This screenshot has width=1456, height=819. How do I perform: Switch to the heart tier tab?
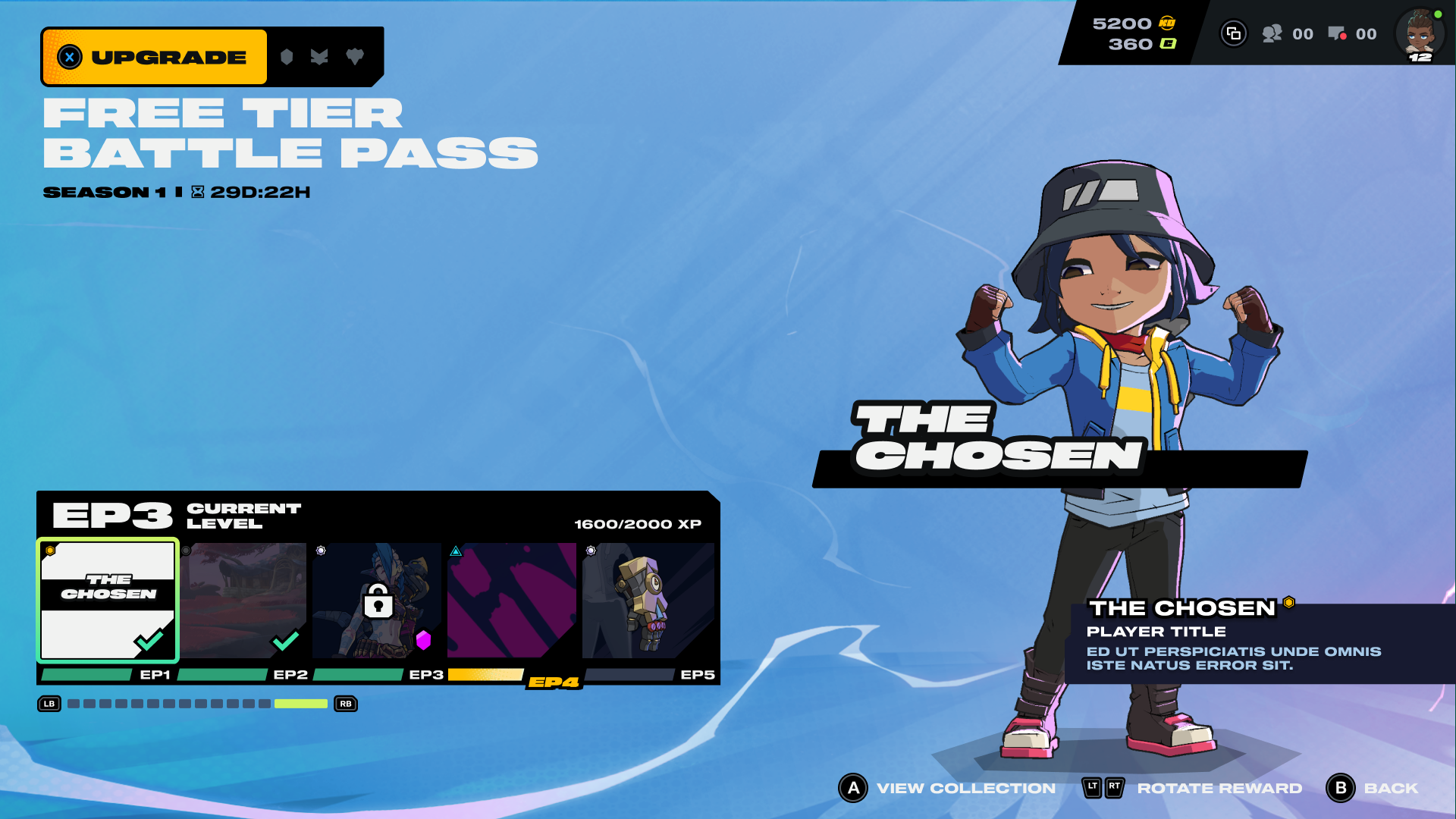click(x=354, y=57)
